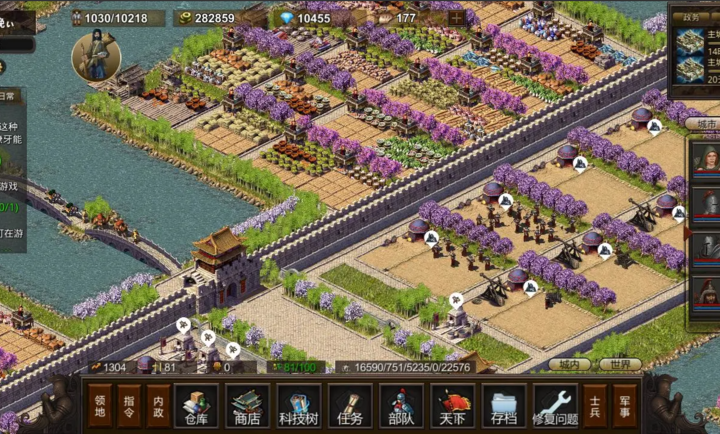Open the 天下 world affairs menu
Image resolution: width=720 pixels, height=434 pixels.
(x=452, y=406)
